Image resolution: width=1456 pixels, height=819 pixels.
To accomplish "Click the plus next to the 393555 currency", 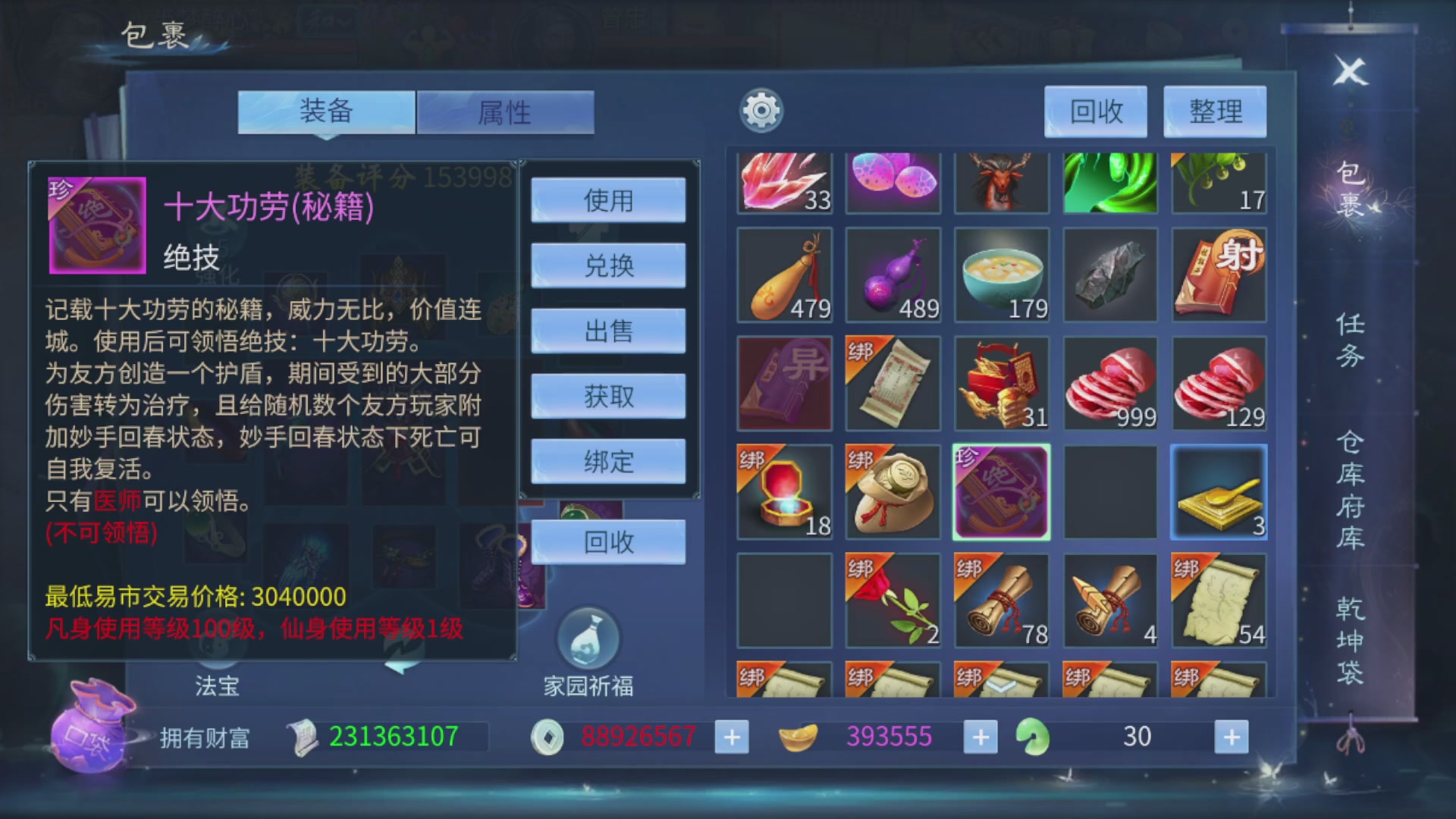I will pos(980,736).
